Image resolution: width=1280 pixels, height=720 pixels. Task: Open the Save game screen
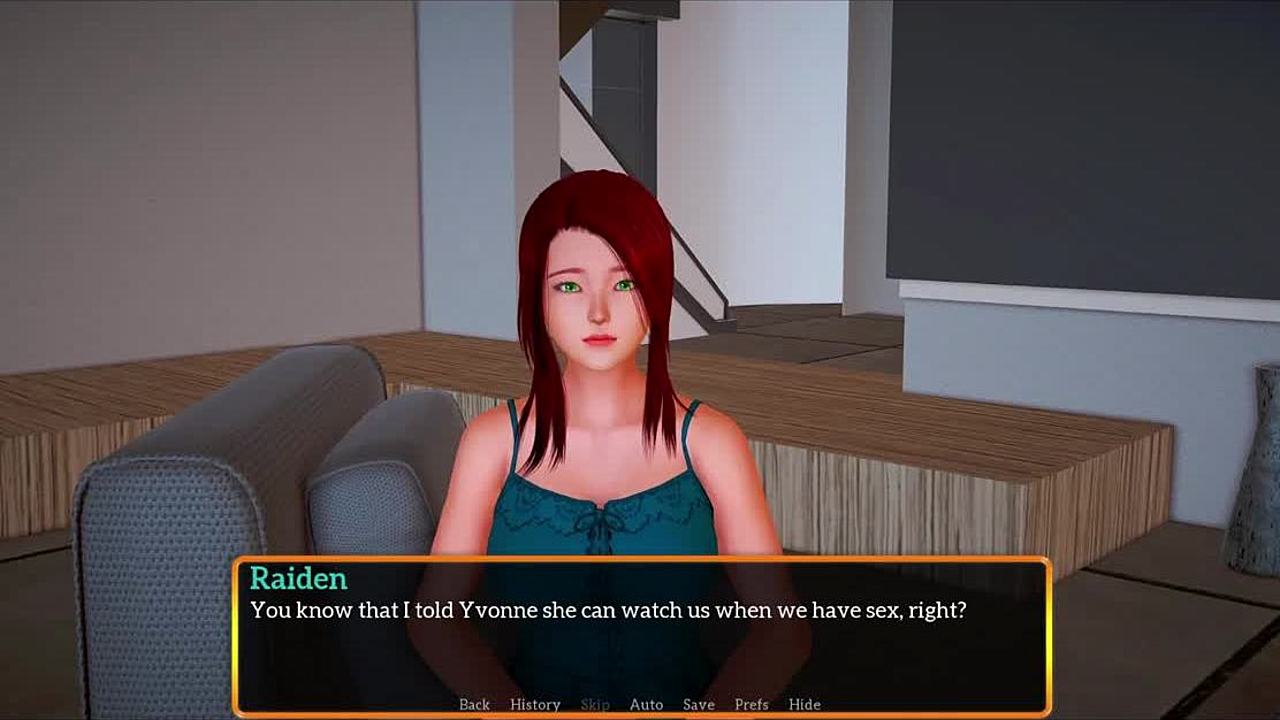[698, 704]
